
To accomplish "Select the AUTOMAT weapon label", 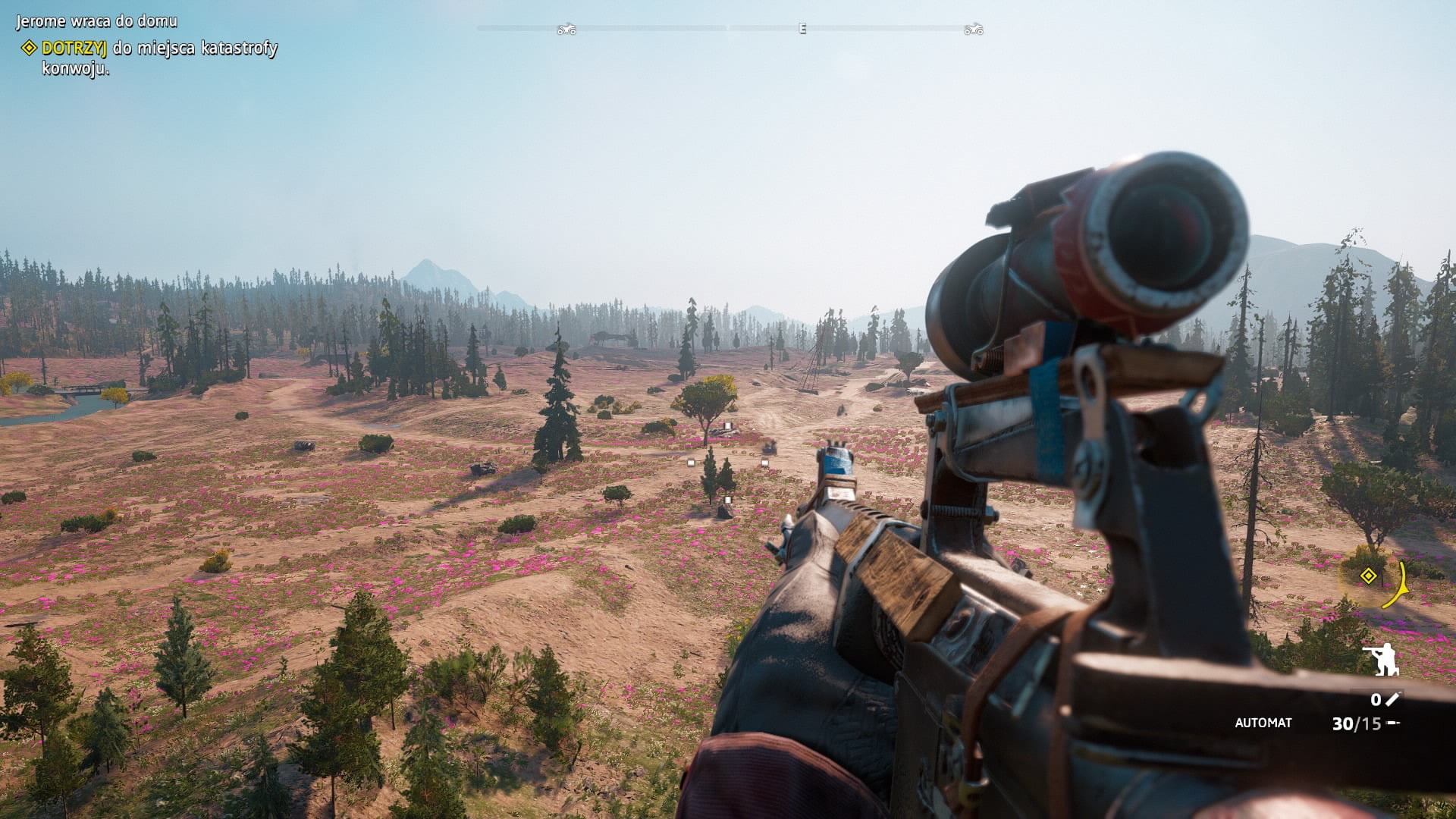I will coord(1263,723).
